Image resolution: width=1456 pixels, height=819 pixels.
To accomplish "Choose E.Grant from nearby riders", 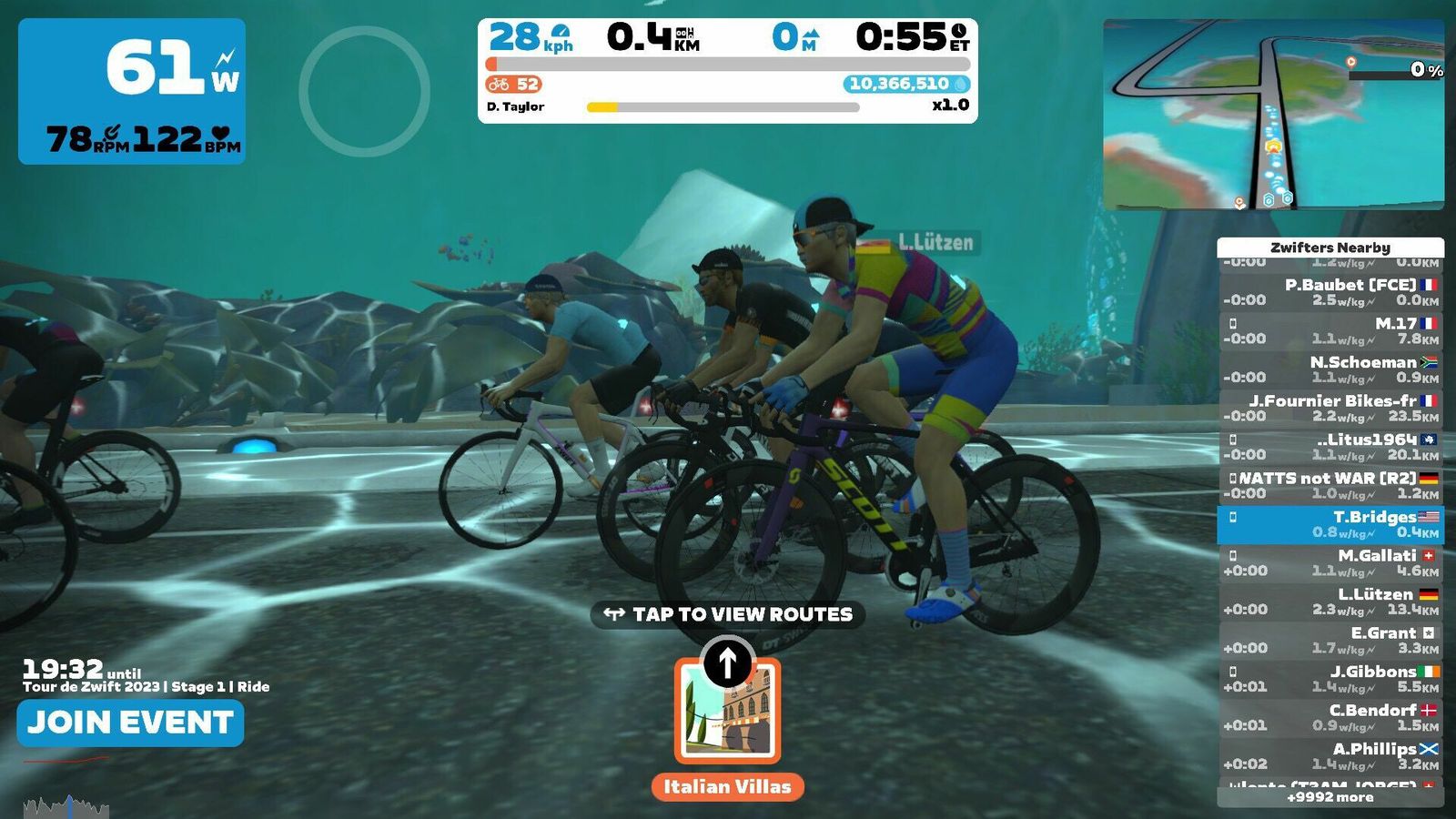I will 1330,641.
